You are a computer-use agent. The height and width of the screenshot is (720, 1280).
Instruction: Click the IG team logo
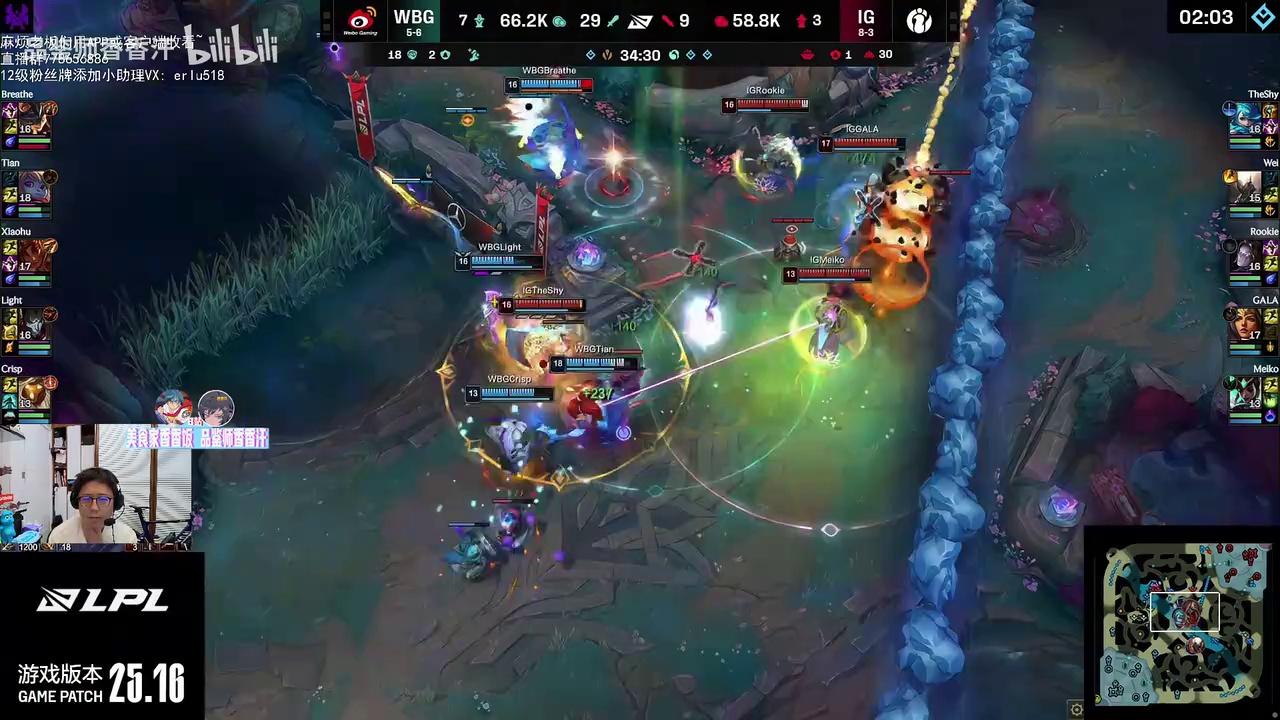pos(919,20)
